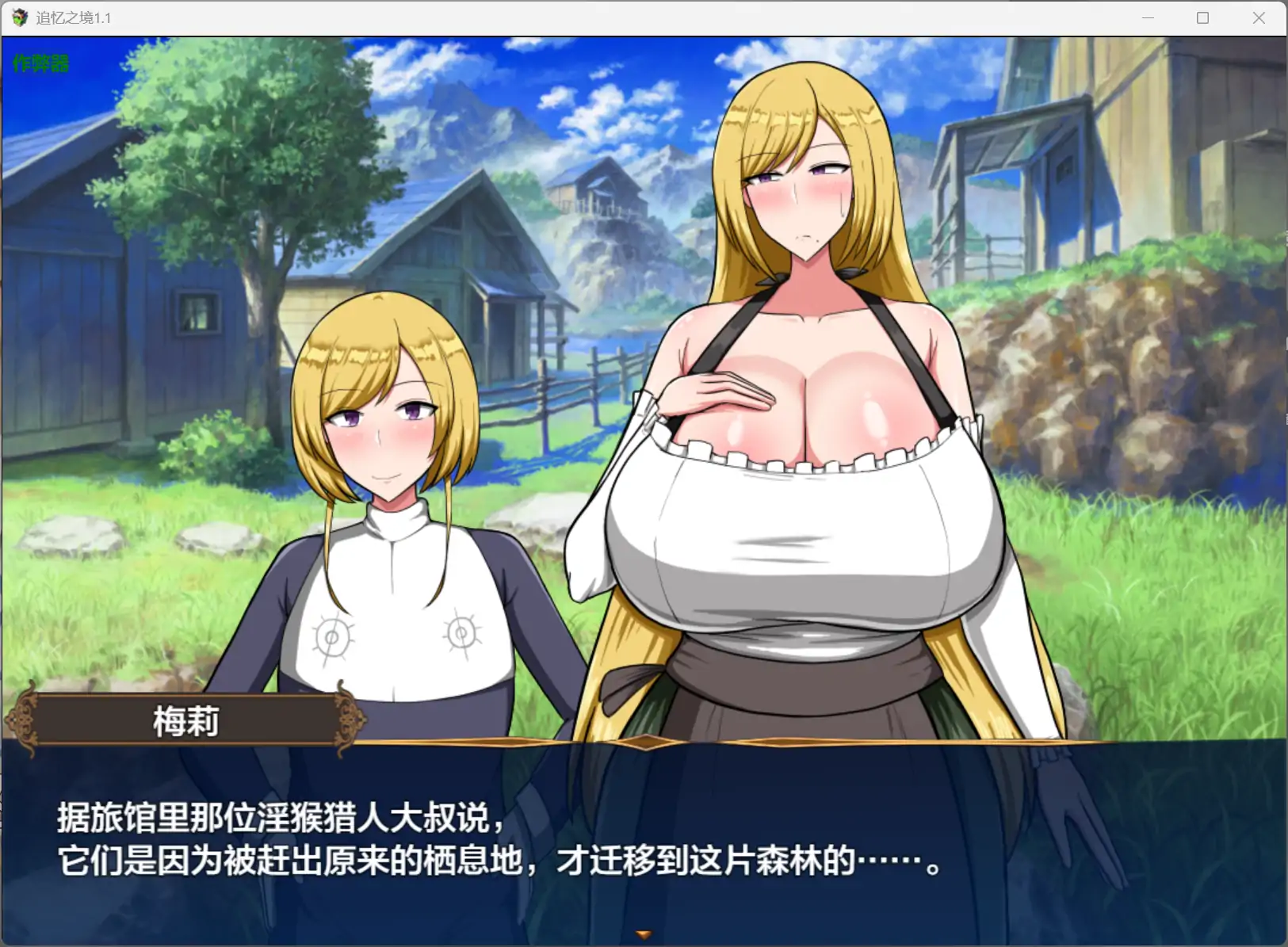
Task: Open the green 作弊器 cheat menu
Action: coord(41,63)
